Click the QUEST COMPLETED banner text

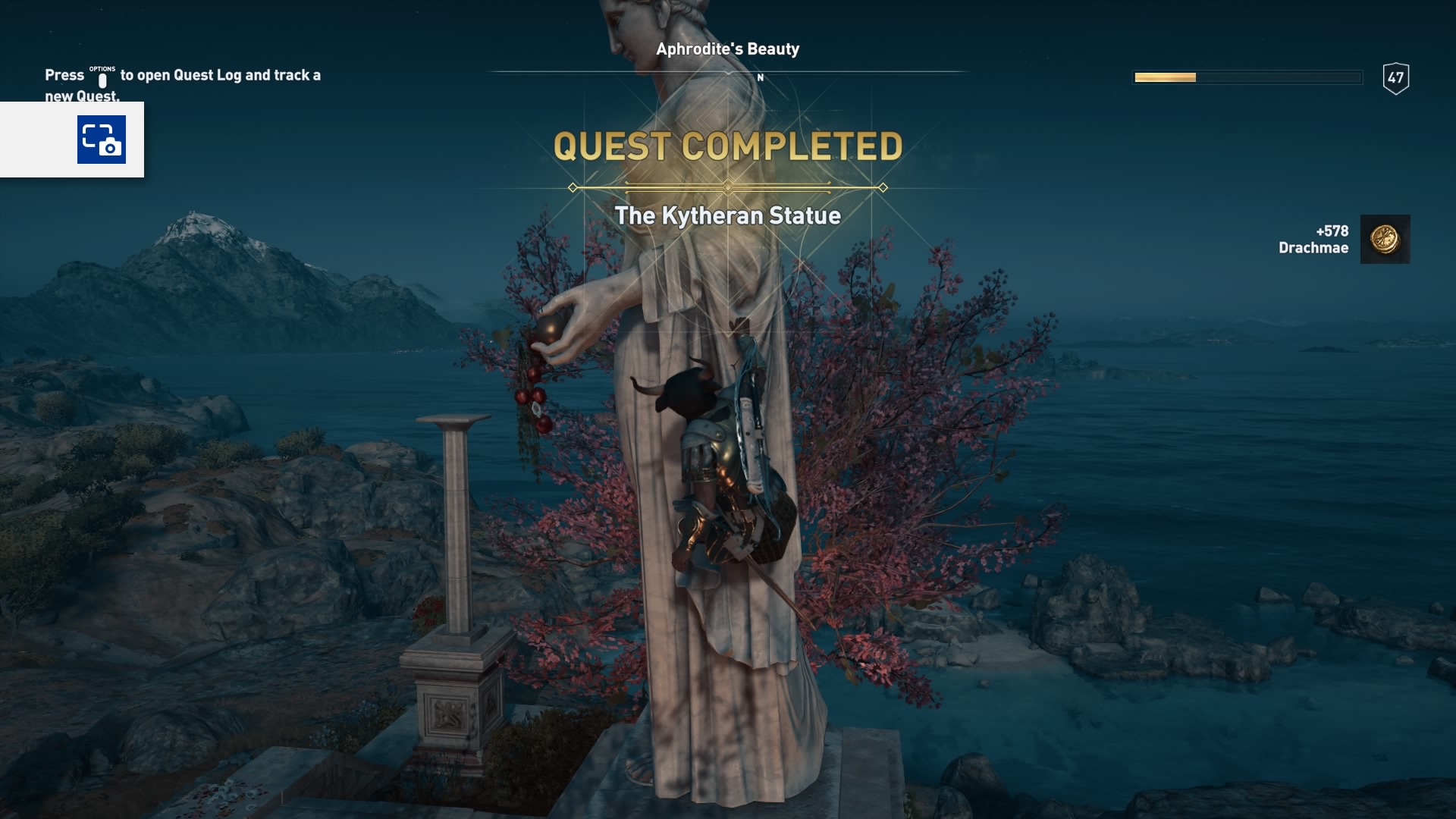click(x=728, y=144)
